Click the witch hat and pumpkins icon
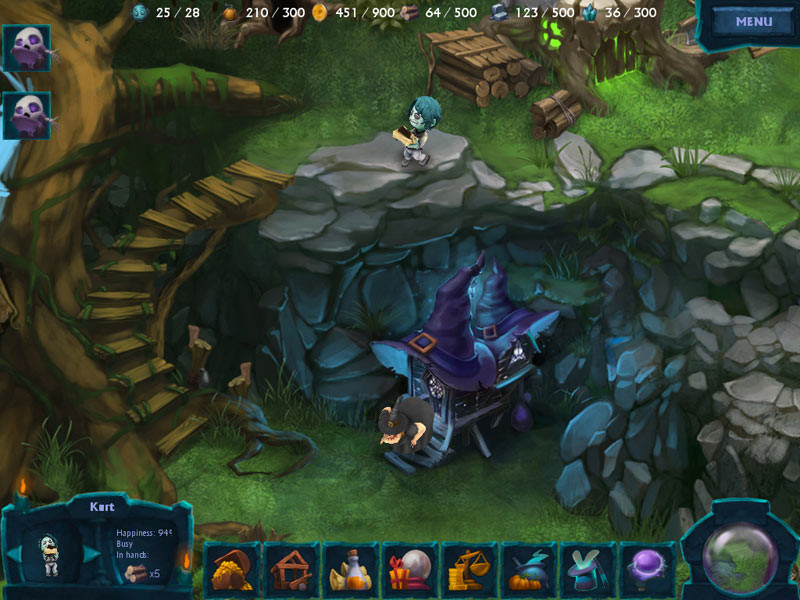The width and height of the screenshot is (800, 600). click(x=527, y=570)
